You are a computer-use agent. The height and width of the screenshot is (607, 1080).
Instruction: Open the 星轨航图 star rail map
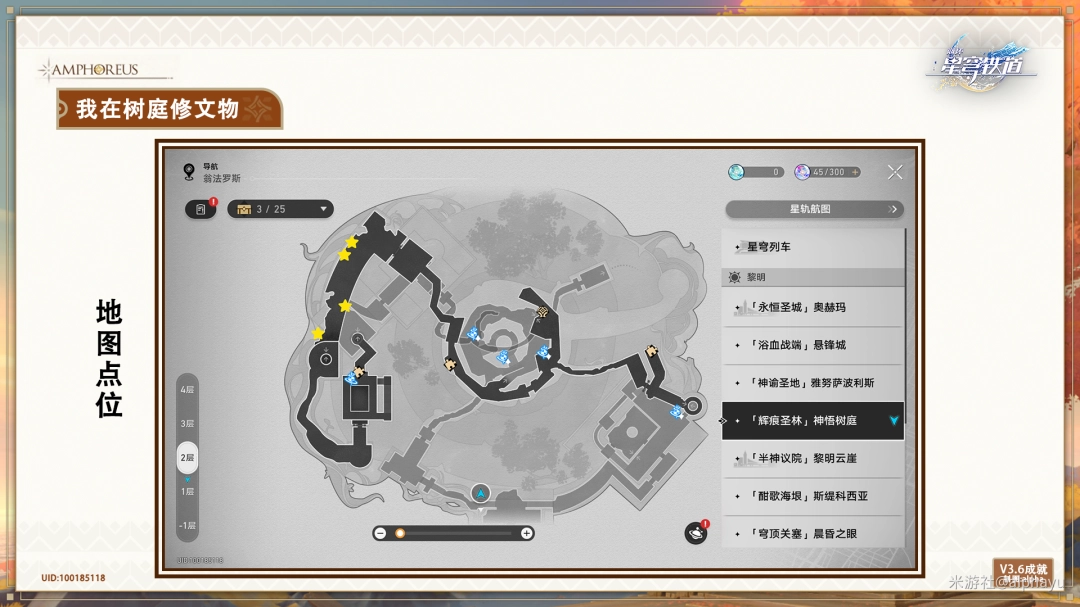pyautogui.click(x=814, y=209)
